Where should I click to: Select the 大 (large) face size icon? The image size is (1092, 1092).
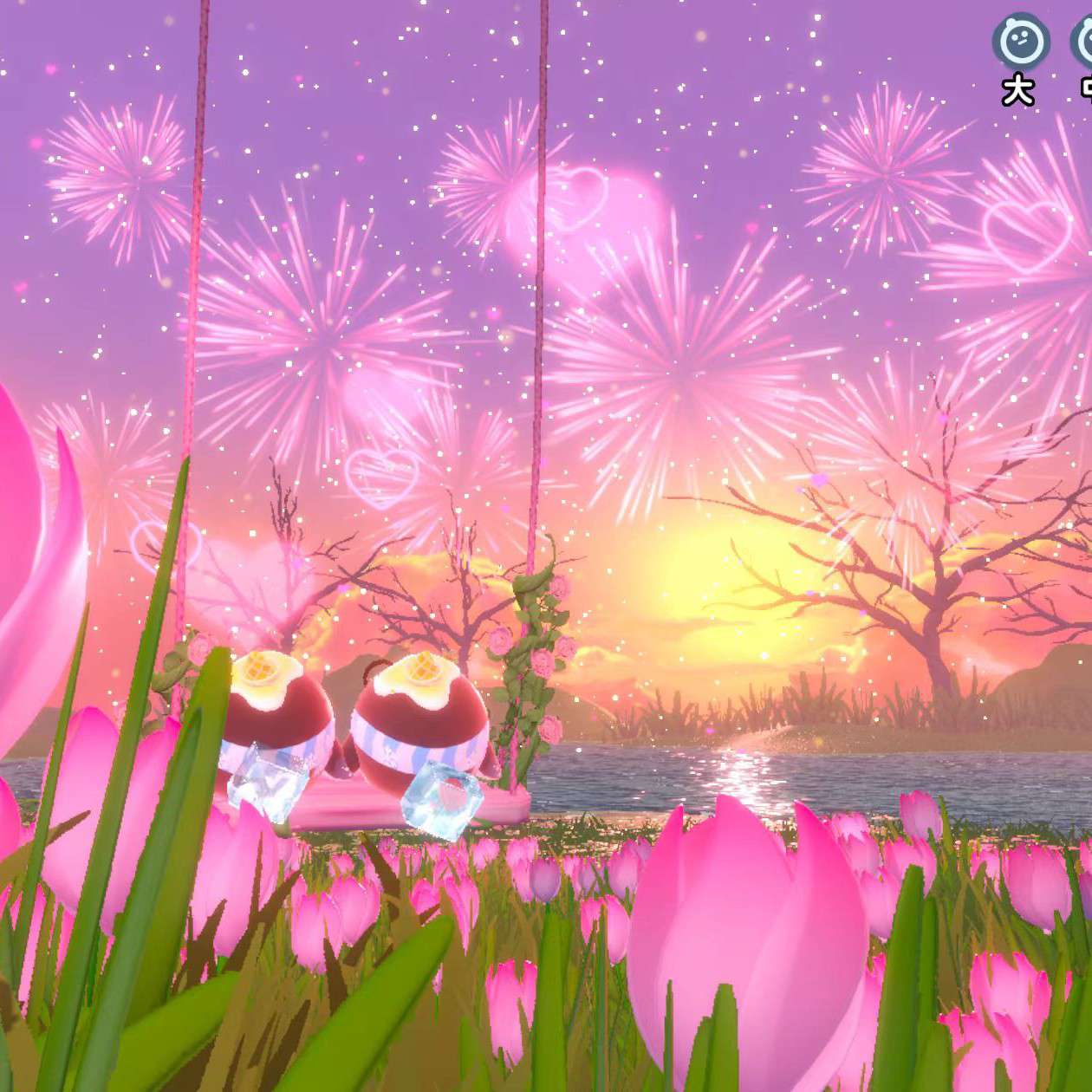[x=1020, y=41]
